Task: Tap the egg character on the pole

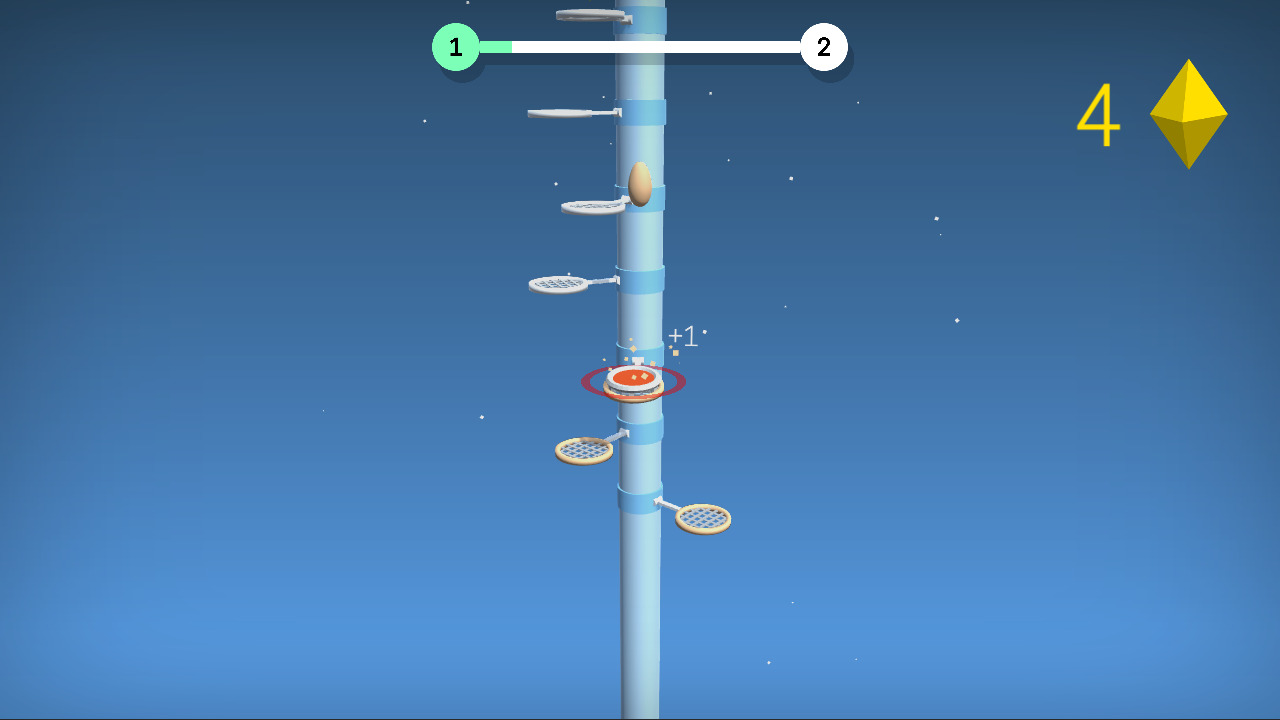Action: click(x=639, y=186)
